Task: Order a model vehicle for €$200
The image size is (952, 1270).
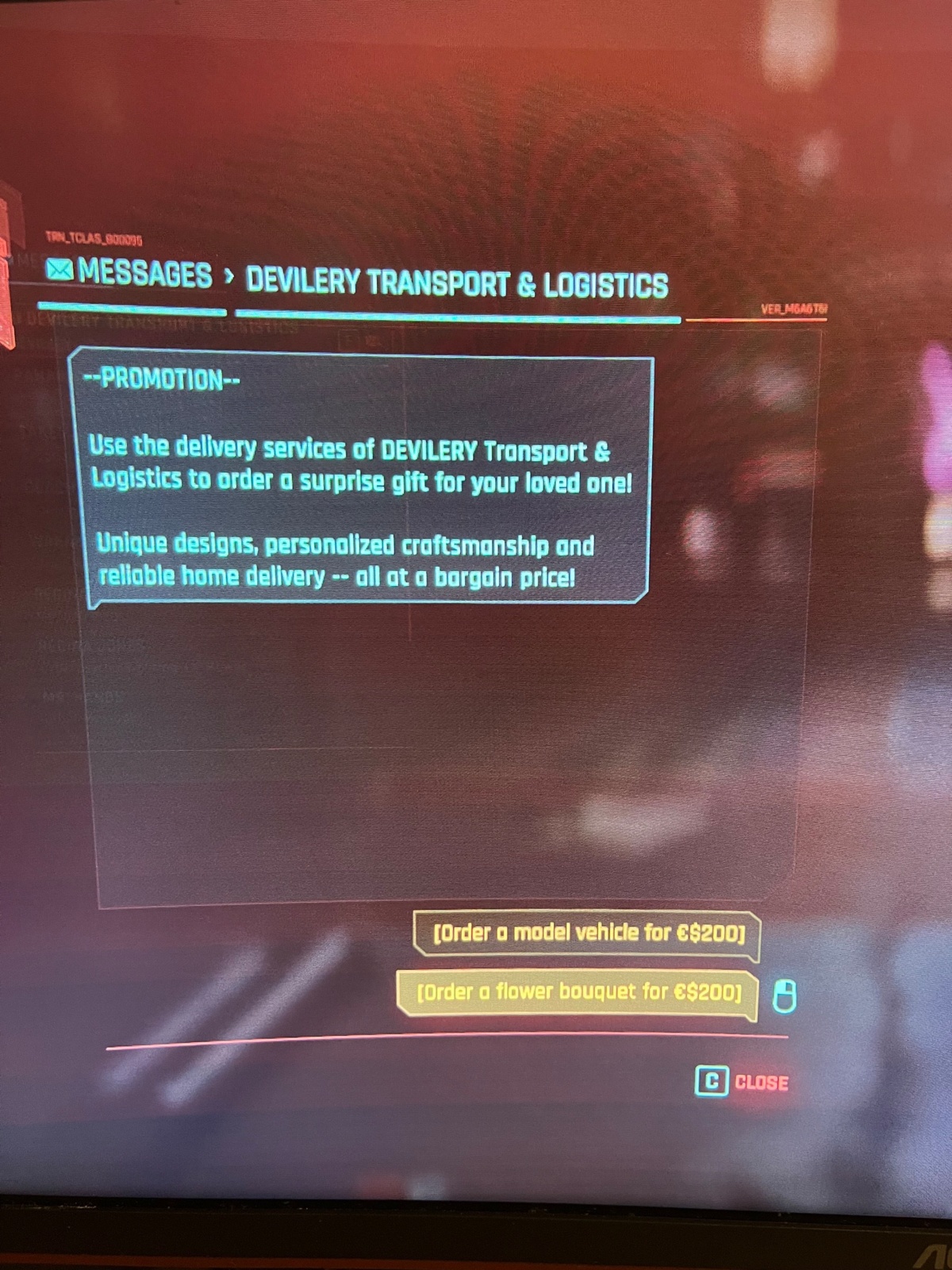Action: point(587,933)
